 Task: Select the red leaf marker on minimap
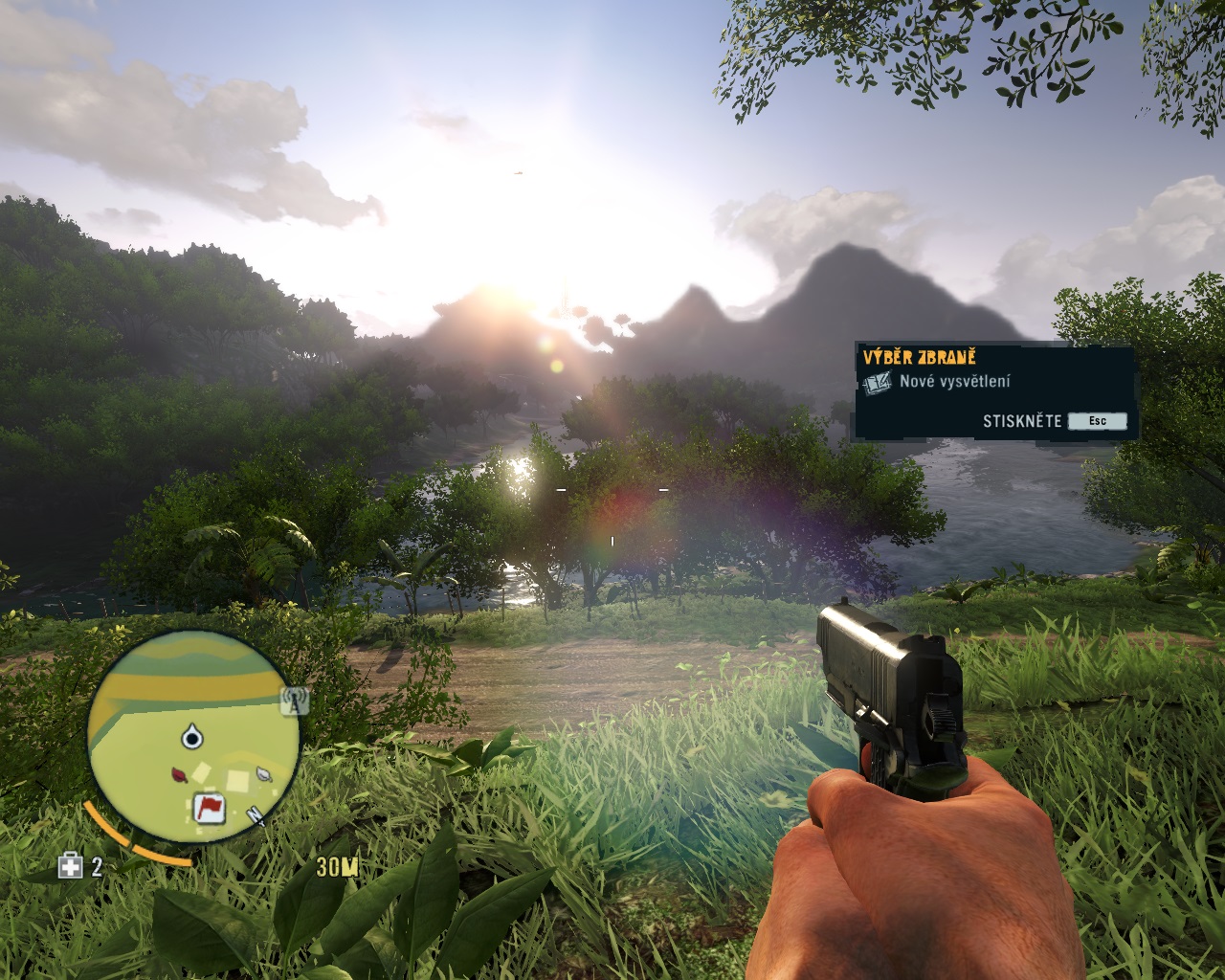179,773
